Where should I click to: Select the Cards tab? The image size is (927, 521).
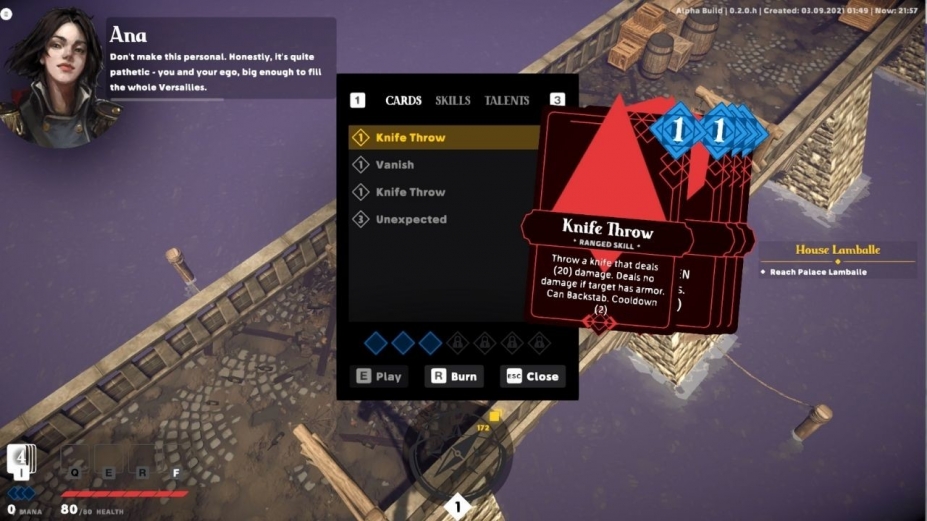[x=403, y=100]
